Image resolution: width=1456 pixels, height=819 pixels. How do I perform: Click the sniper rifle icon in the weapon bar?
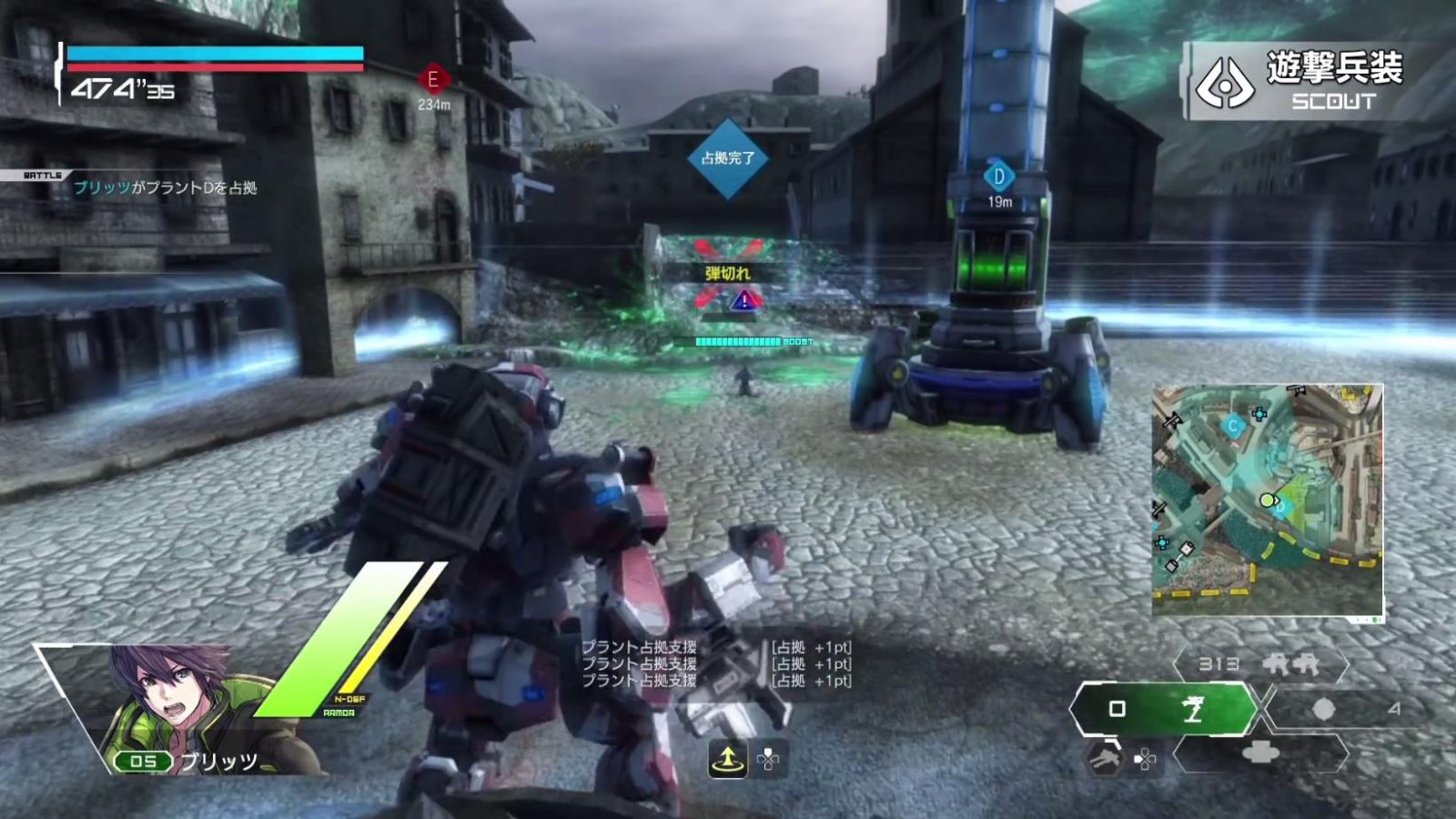tap(1193, 711)
